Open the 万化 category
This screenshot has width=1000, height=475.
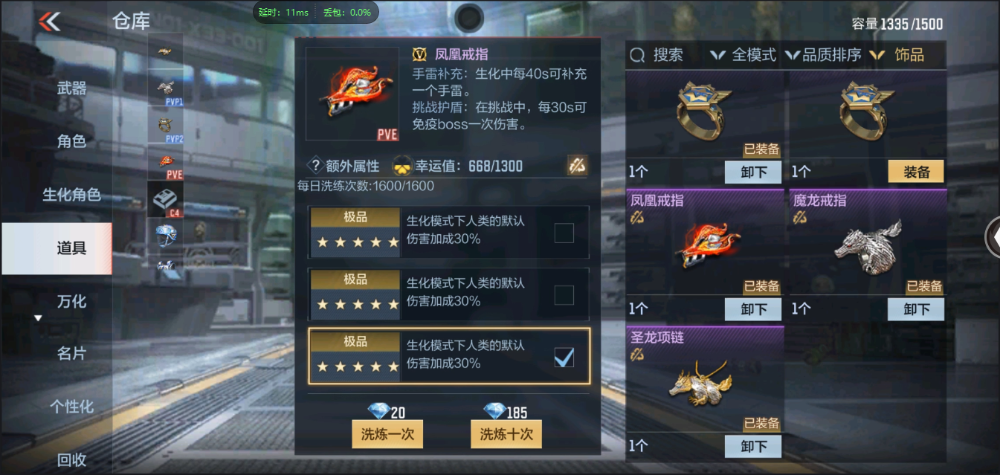71,301
